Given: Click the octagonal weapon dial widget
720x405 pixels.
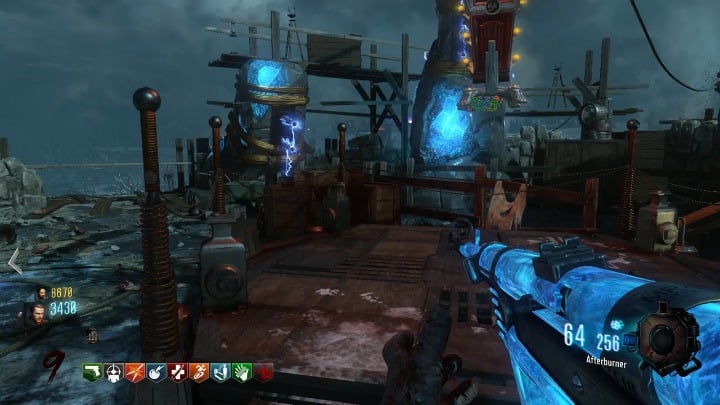Looking at the screenshot, I should [662, 338].
